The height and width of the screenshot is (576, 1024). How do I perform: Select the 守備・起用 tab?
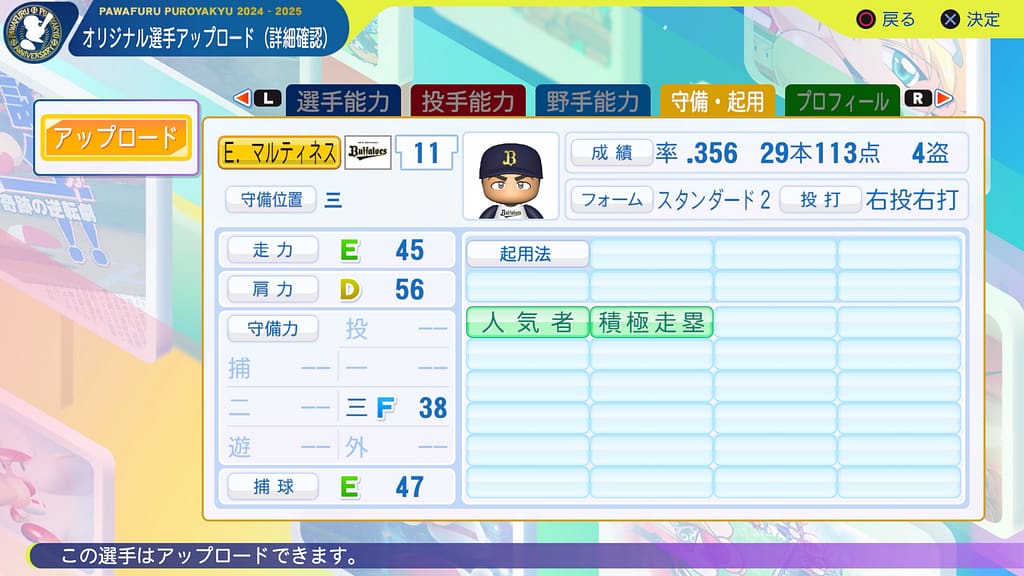tap(716, 100)
